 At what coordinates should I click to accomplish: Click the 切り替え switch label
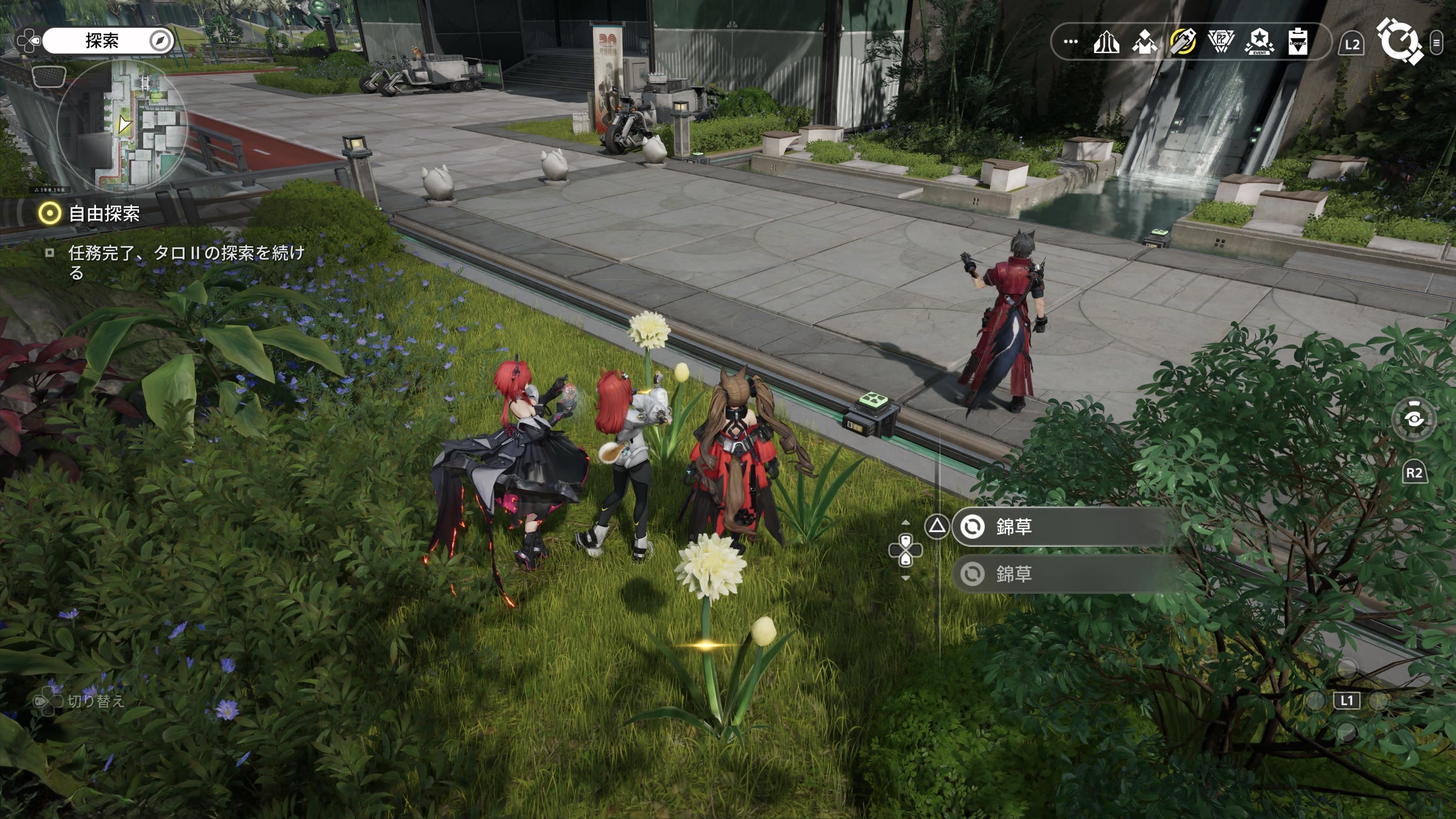(95, 701)
